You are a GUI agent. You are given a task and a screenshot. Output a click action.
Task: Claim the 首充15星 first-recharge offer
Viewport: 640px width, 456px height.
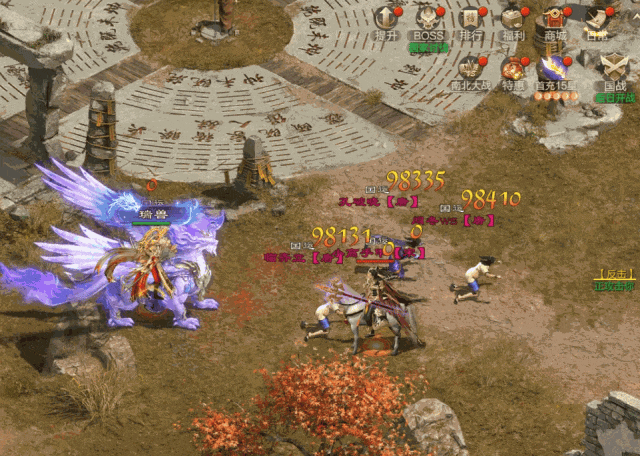pos(553,69)
